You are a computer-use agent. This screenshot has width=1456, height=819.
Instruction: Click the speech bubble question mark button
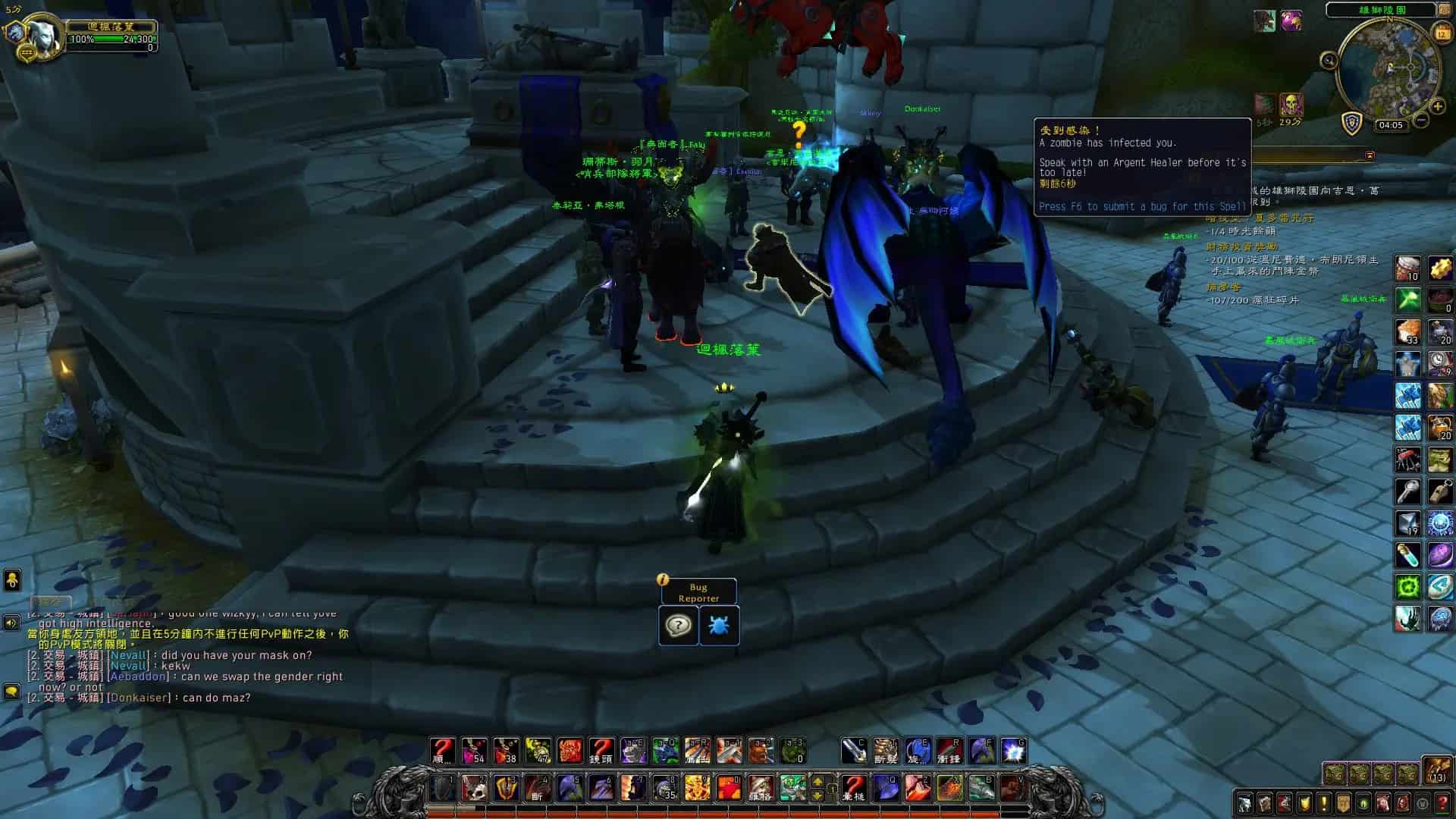click(678, 626)
